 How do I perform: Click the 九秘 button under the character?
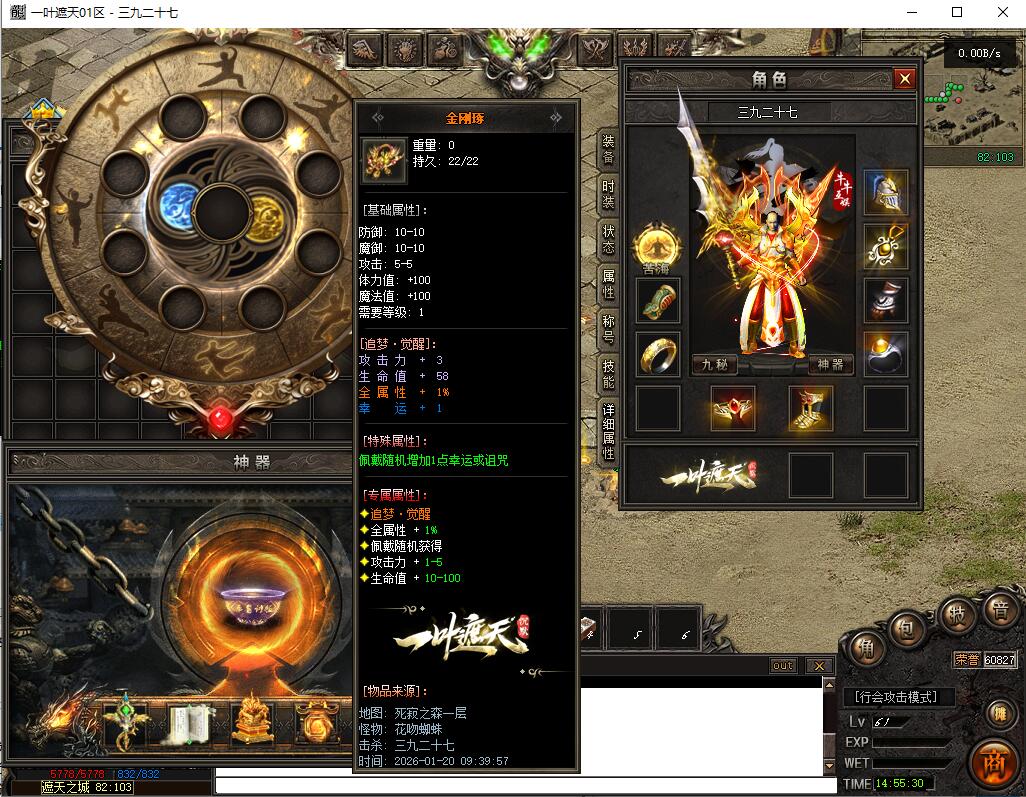pos(714,365)
